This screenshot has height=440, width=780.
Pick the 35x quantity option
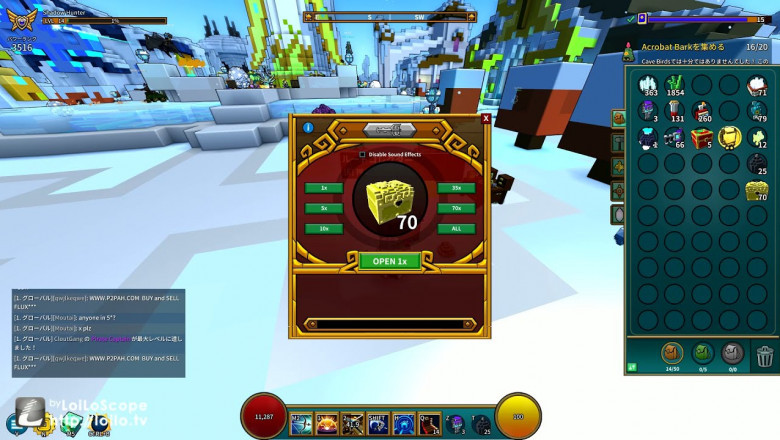tap(455, 188)
